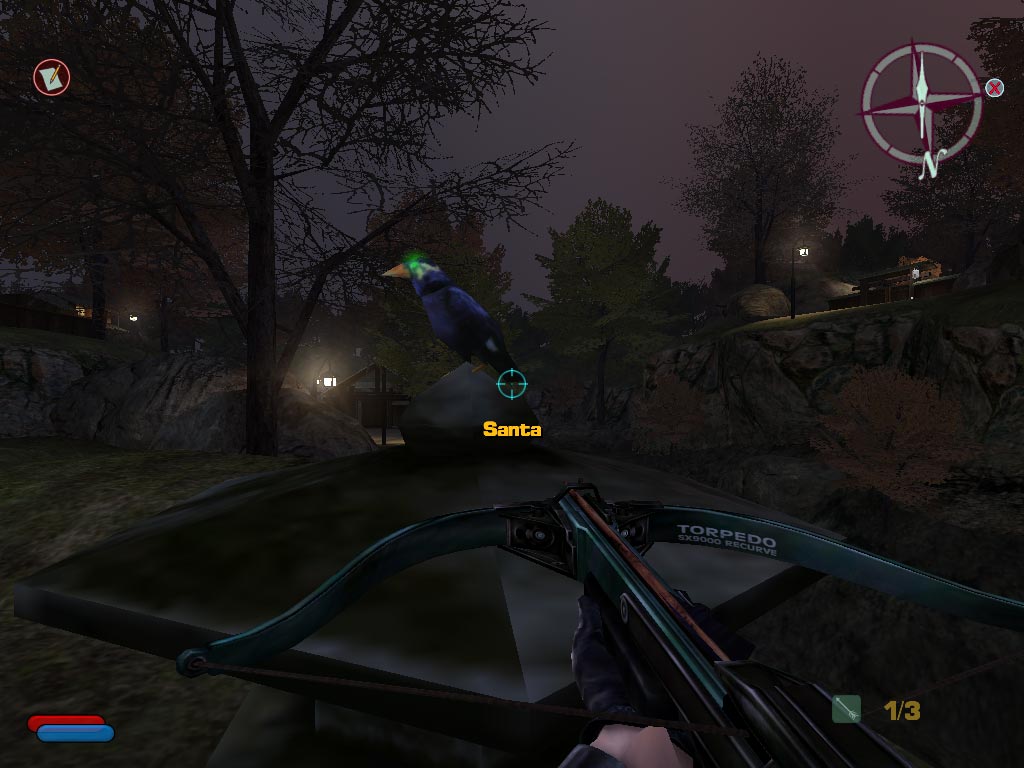The width and height of the screenshot is (1024, 768).
Task: Click the compass rose
Action: click(920, 99)
